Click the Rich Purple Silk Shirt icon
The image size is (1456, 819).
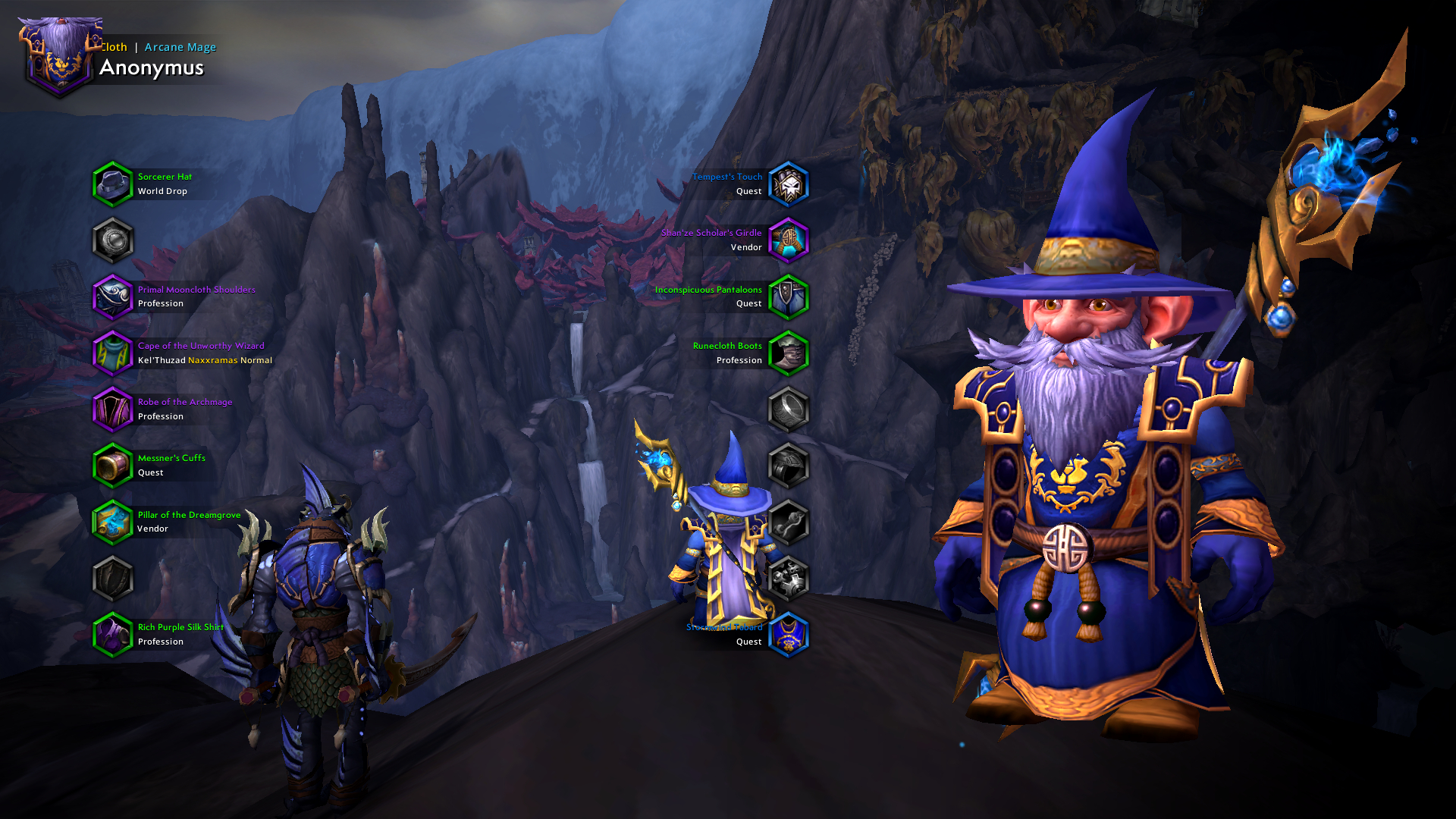pyautogui.click(x=113, y=634)
